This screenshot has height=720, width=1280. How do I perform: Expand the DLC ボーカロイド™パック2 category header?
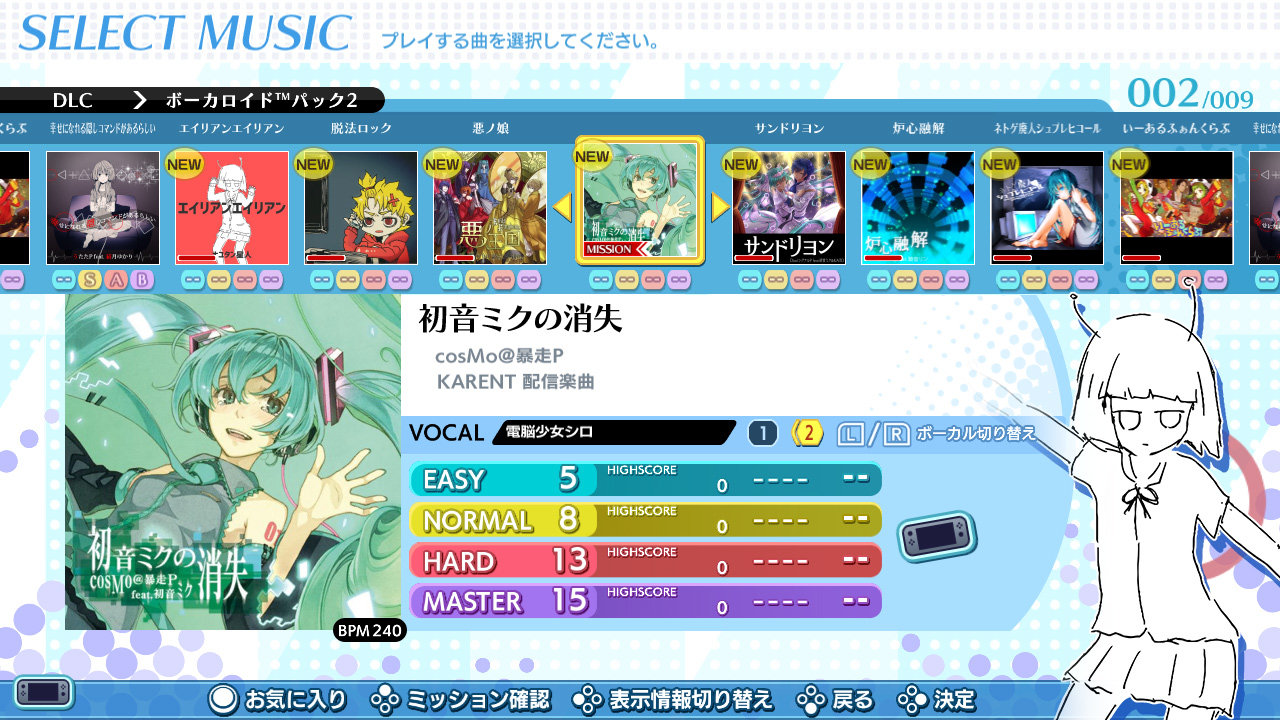coord(190,100)
